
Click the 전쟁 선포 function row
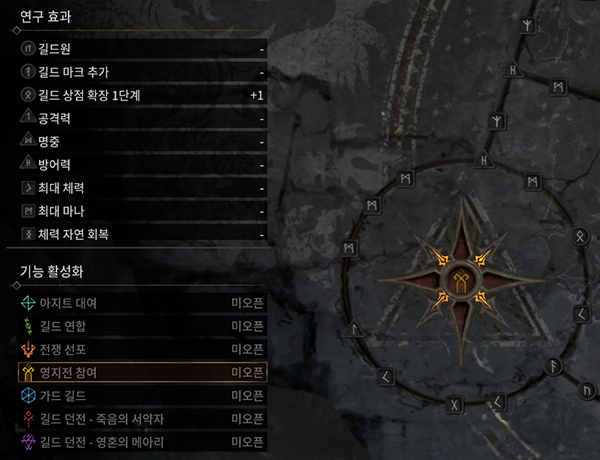click(142, 349)
